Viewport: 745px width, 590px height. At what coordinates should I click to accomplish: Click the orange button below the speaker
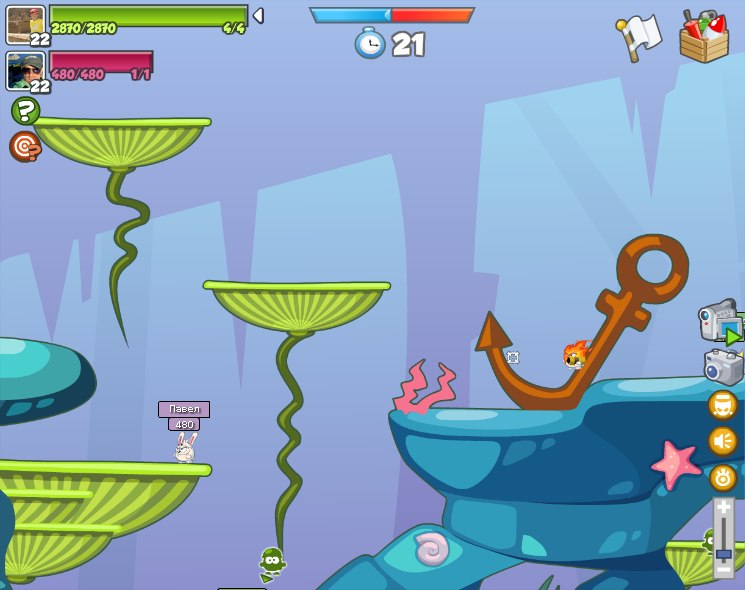[722, 477]
